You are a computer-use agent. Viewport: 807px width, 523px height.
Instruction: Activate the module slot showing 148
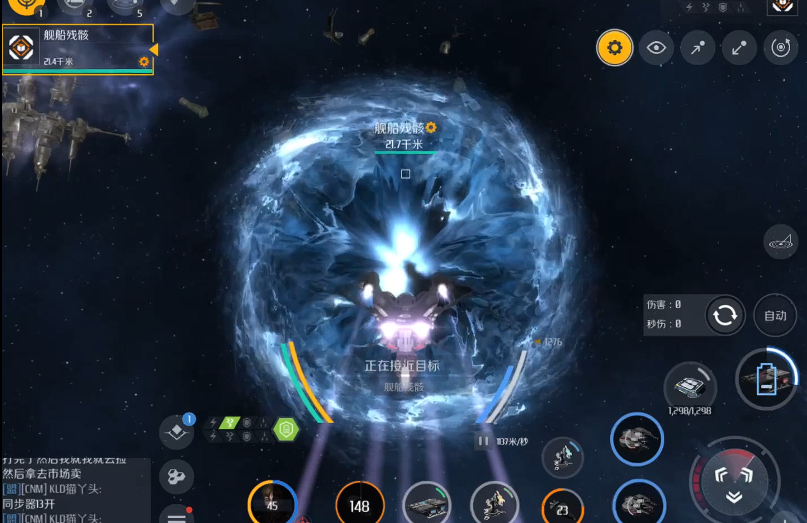tap(359, 505)
